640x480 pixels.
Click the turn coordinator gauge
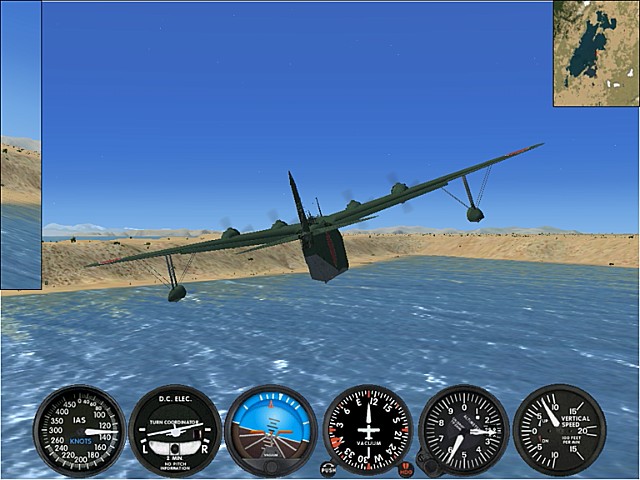point(174,431)
